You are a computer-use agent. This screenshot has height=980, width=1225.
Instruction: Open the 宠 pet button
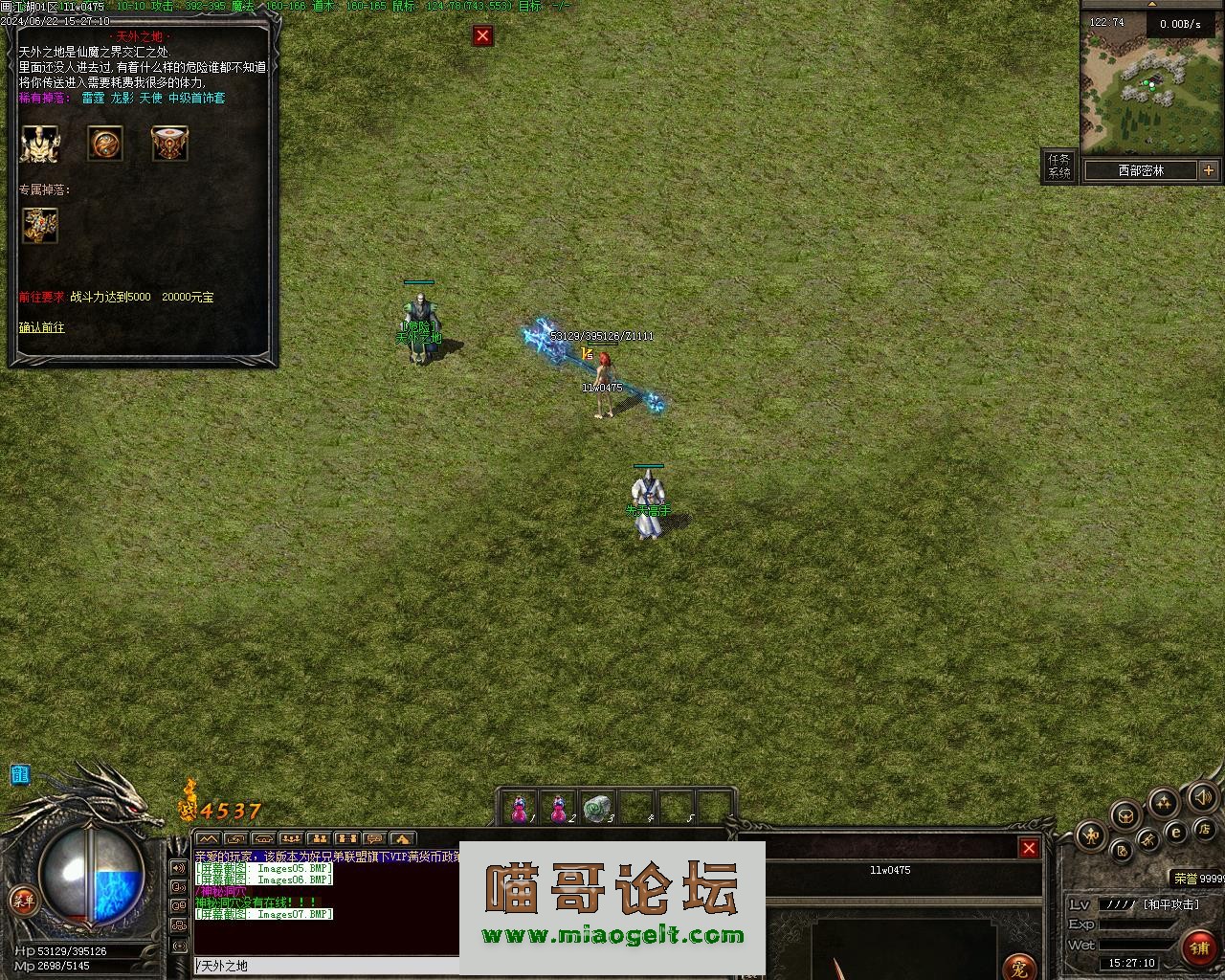click(1020, 969)
